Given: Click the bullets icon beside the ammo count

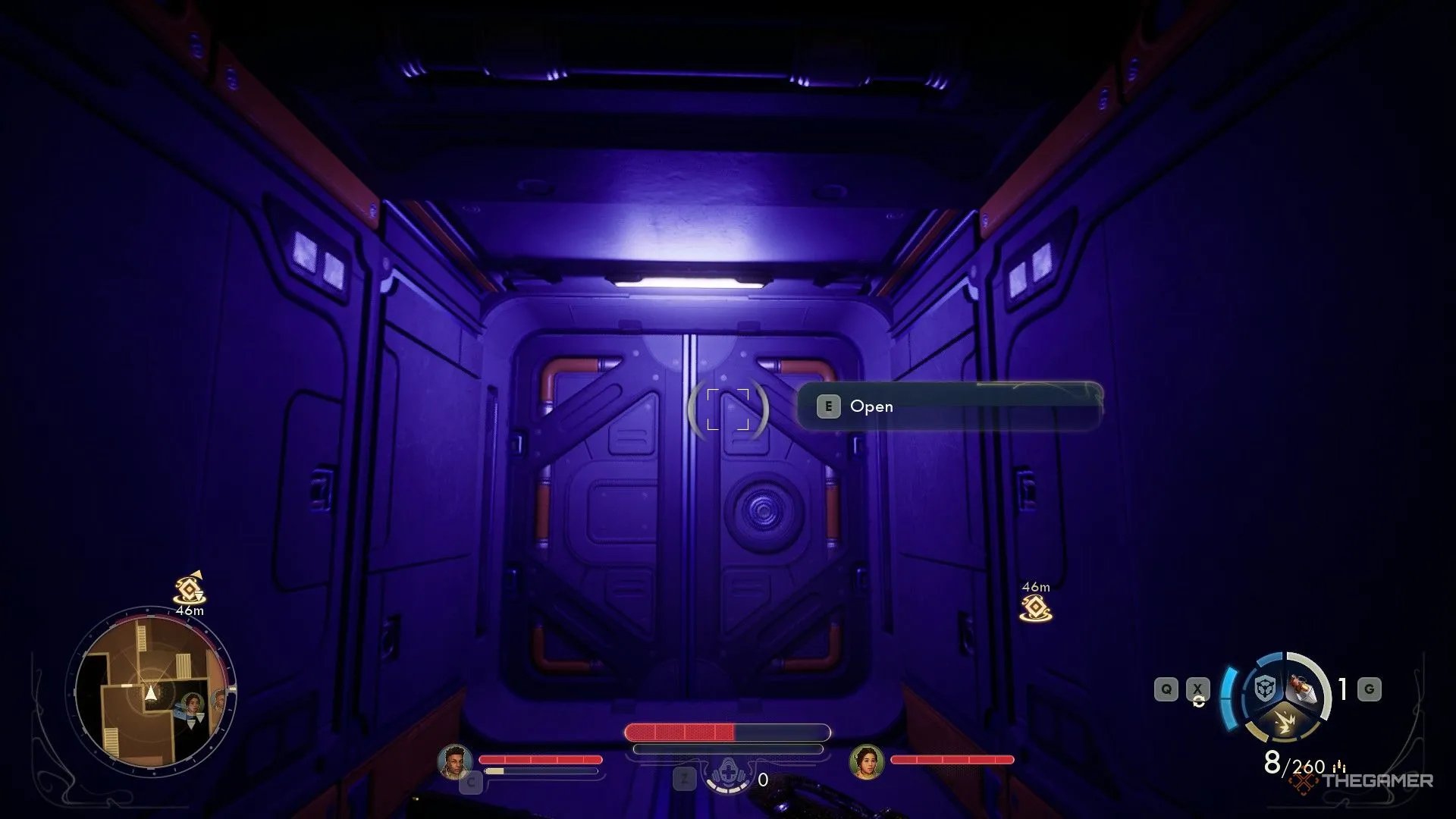Looking at the screenshot, I should click(x=1339, y=766).
